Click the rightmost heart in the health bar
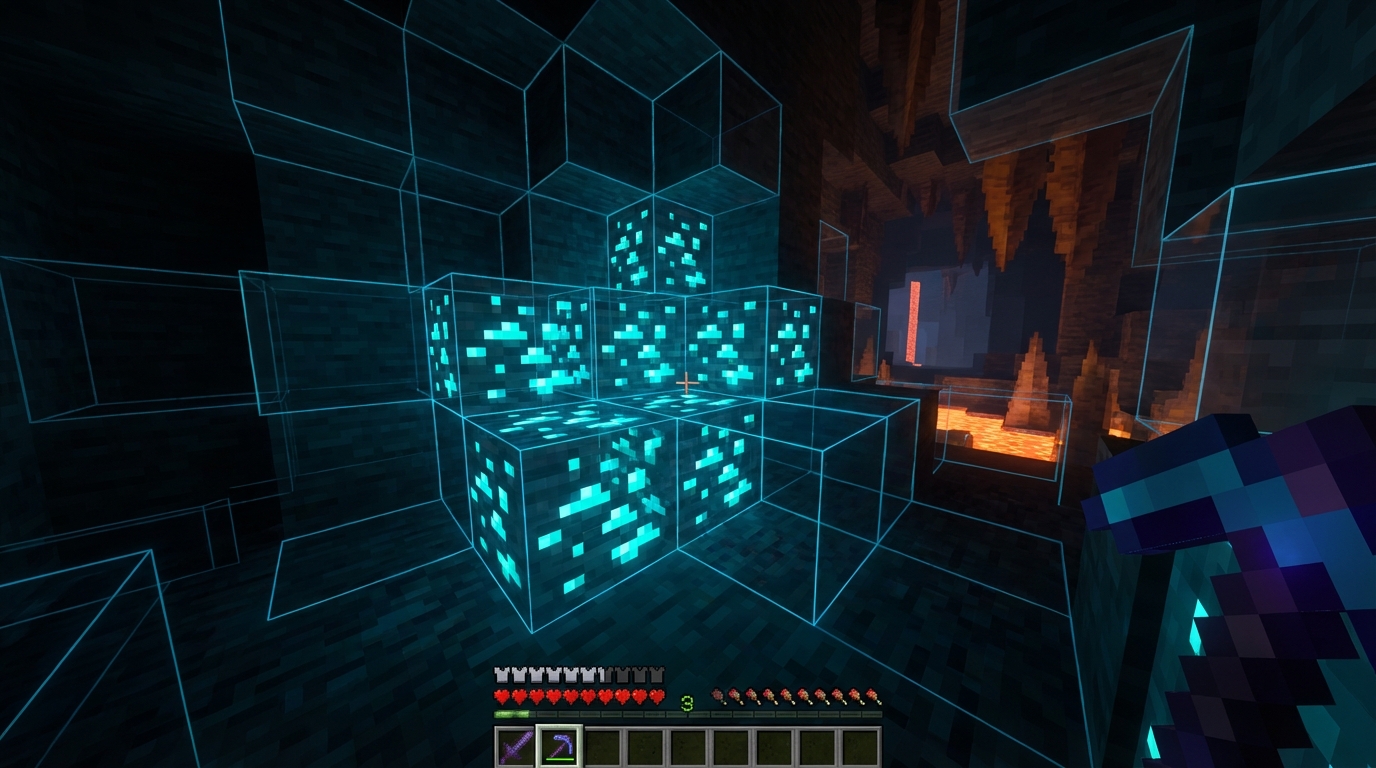Screen dimensions: 1376x768 tap(657, 696)
